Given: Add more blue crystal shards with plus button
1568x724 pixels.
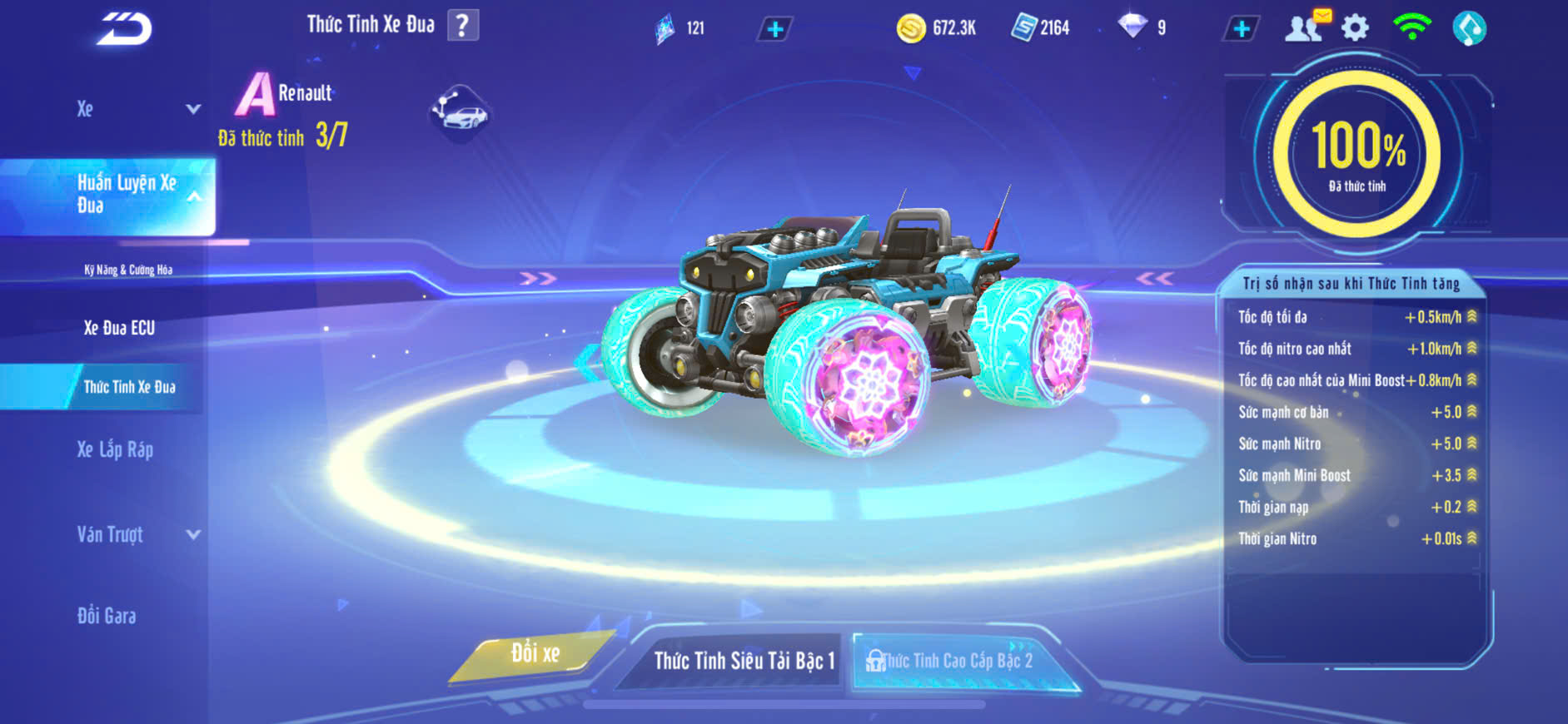Looking at the screenshot, I should pos(774,30).
